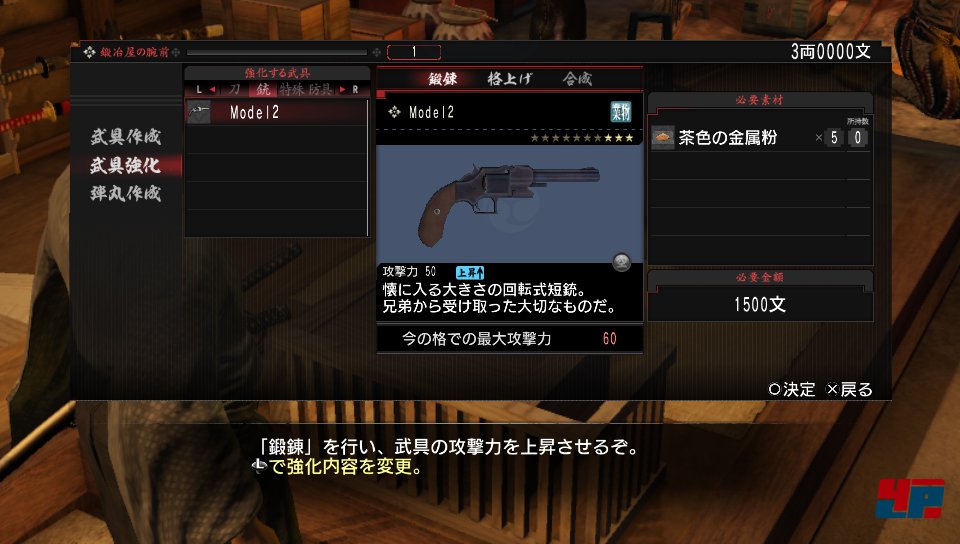
Task: Choose 弾丸作成 from the left menu
Action: click(126, 193)
